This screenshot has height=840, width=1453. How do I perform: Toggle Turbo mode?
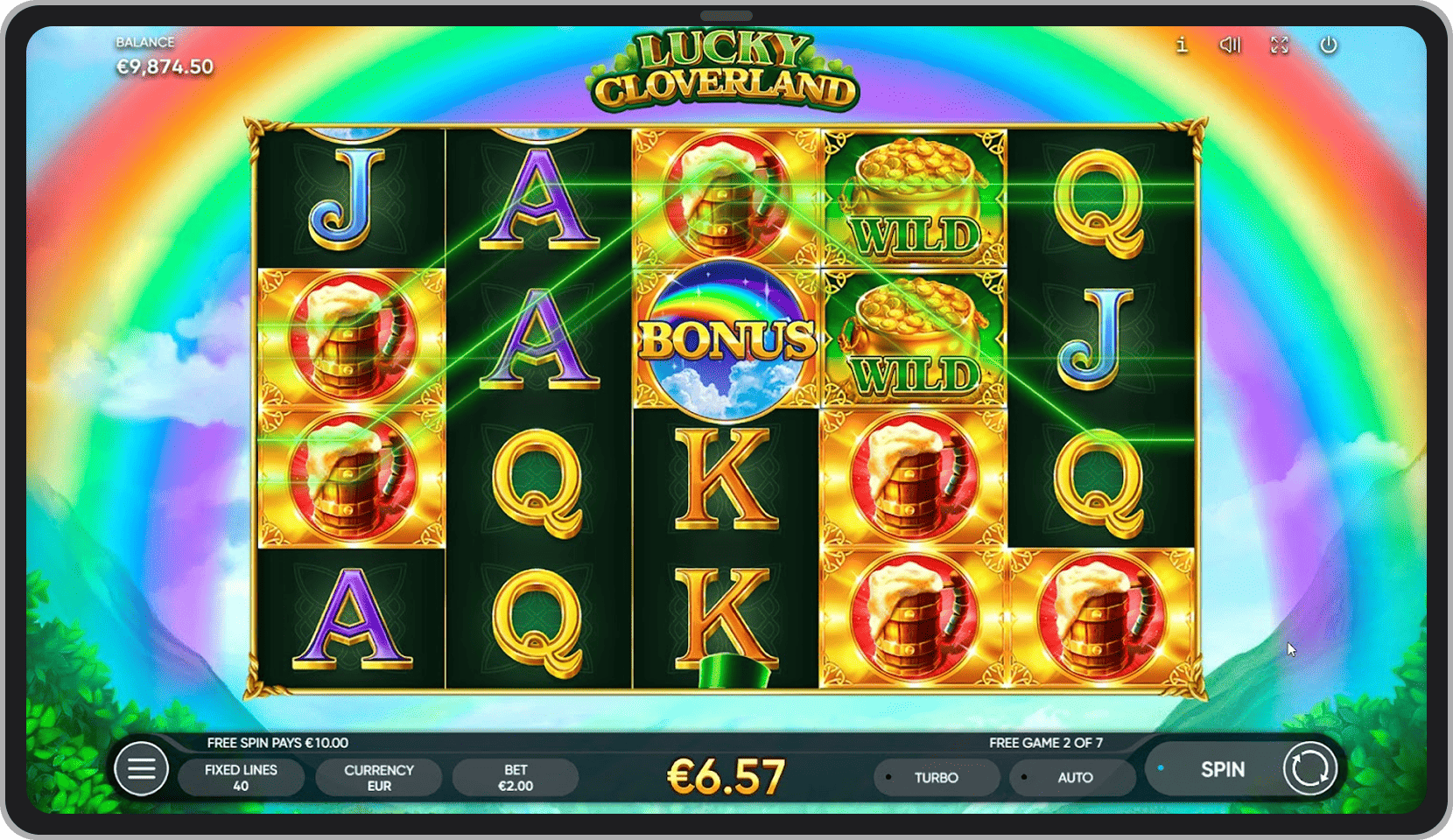(x=936, y=777)
